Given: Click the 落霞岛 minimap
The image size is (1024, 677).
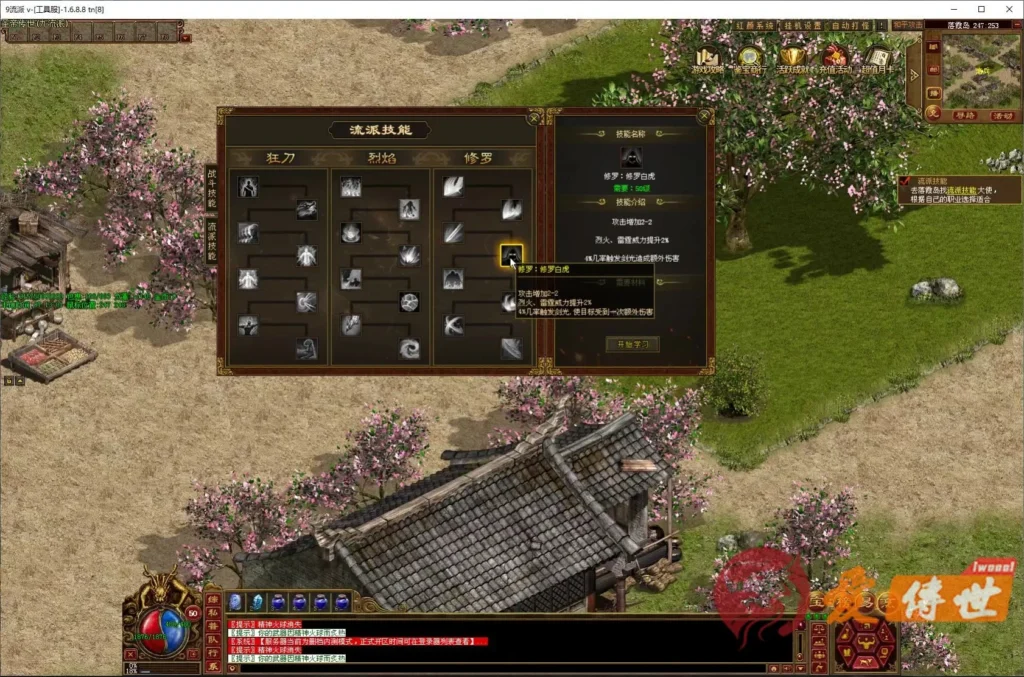Looking at the screenshot, I should (x=974, y=70).
